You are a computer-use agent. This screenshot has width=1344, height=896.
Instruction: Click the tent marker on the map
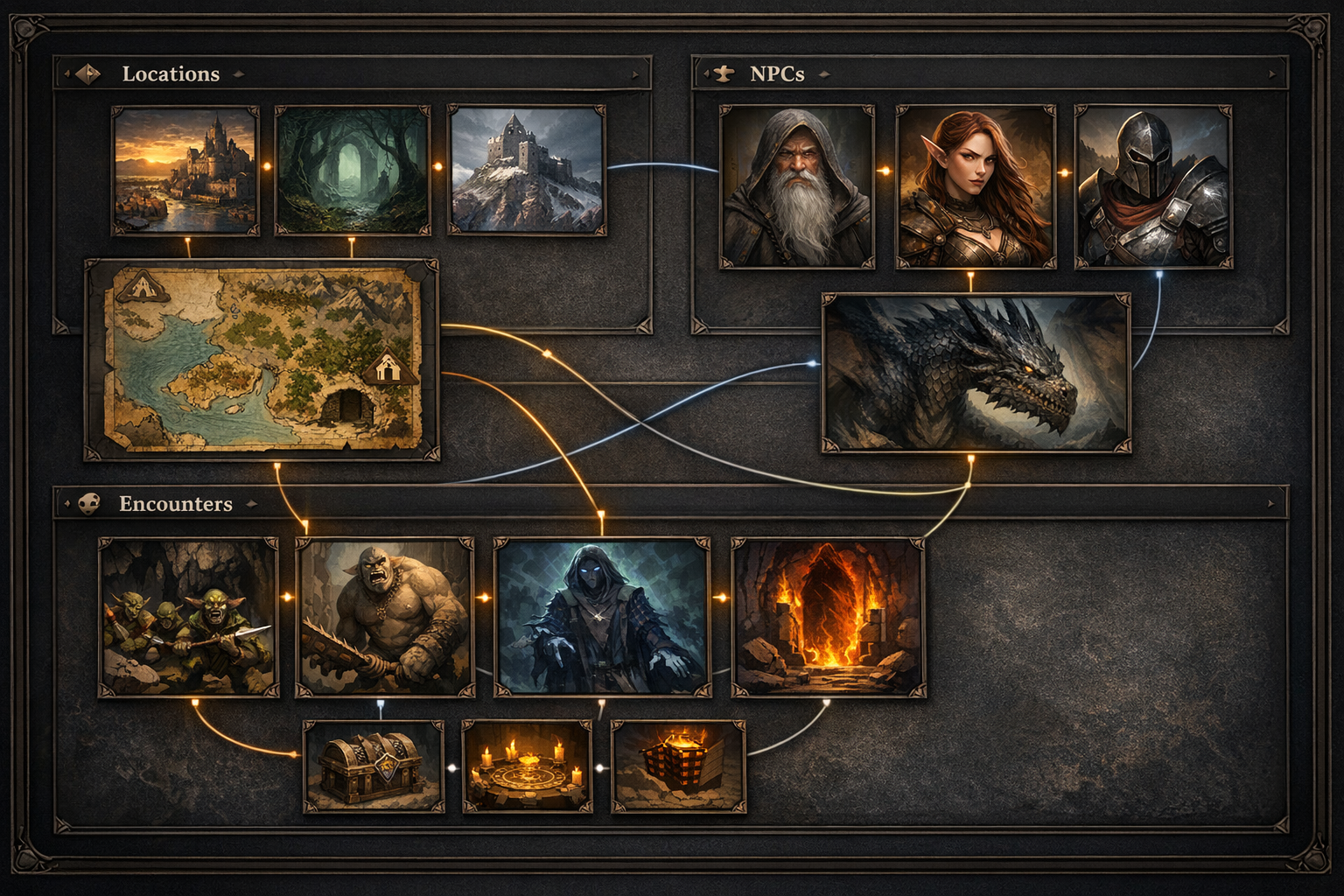click(x=141, y=287)
